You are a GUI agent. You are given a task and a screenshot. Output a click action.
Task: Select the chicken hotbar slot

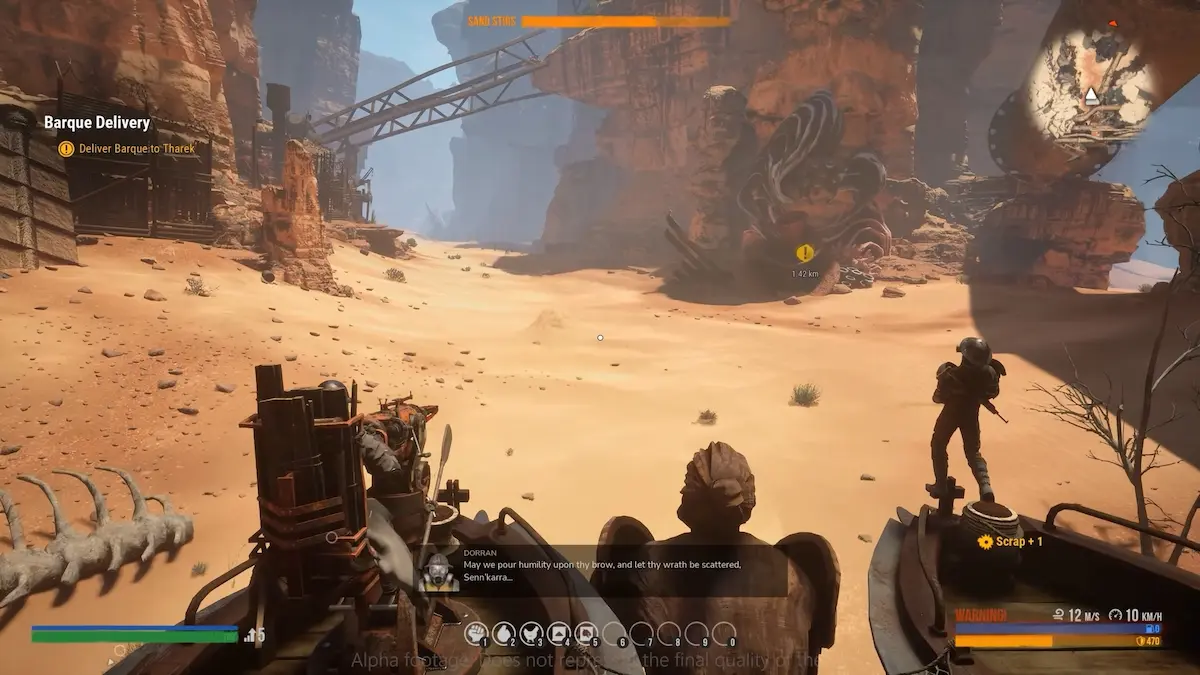click(532, 633)
